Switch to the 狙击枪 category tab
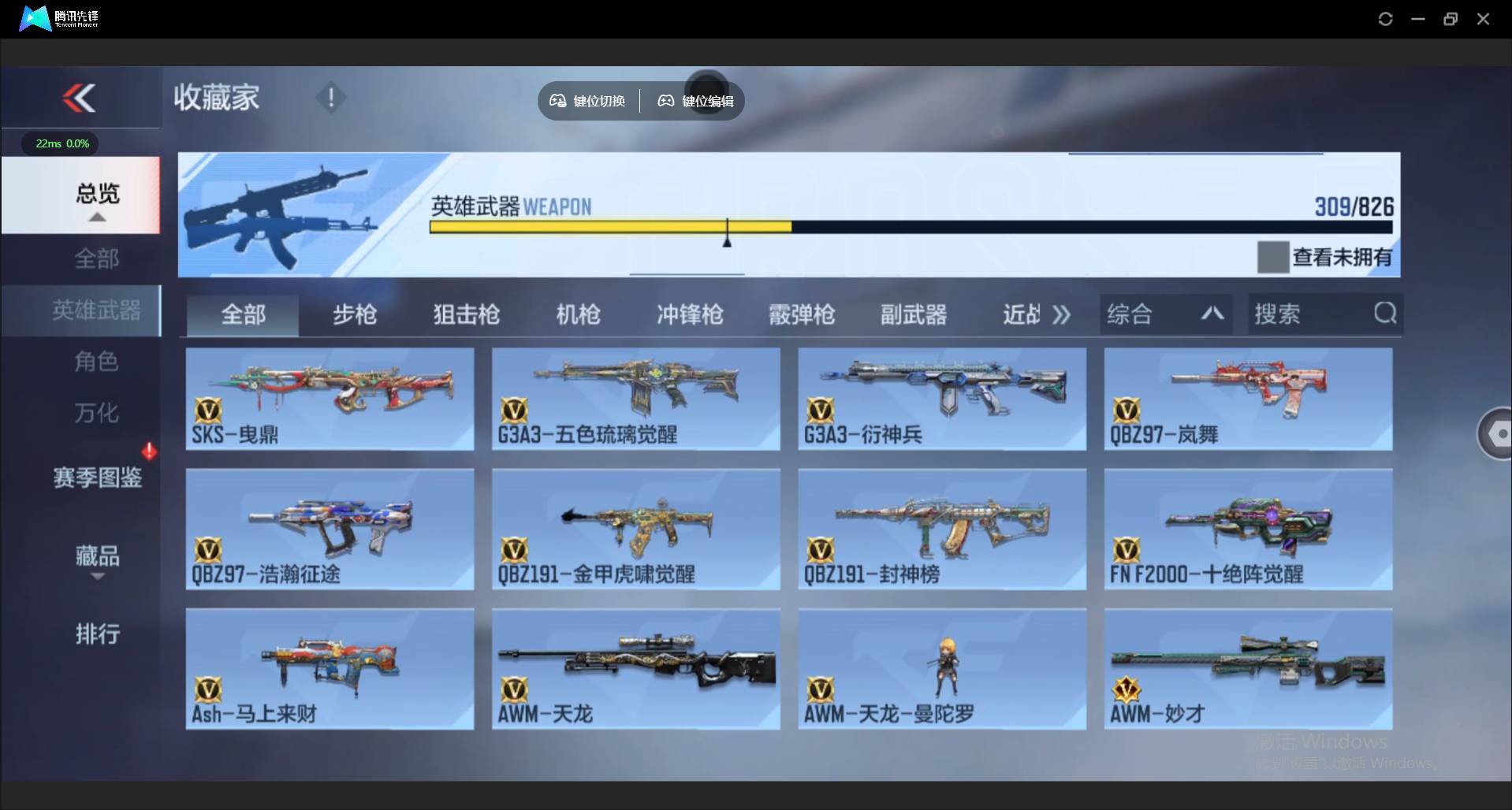This screenshot has width=1512, height=810. pos(465,314)
